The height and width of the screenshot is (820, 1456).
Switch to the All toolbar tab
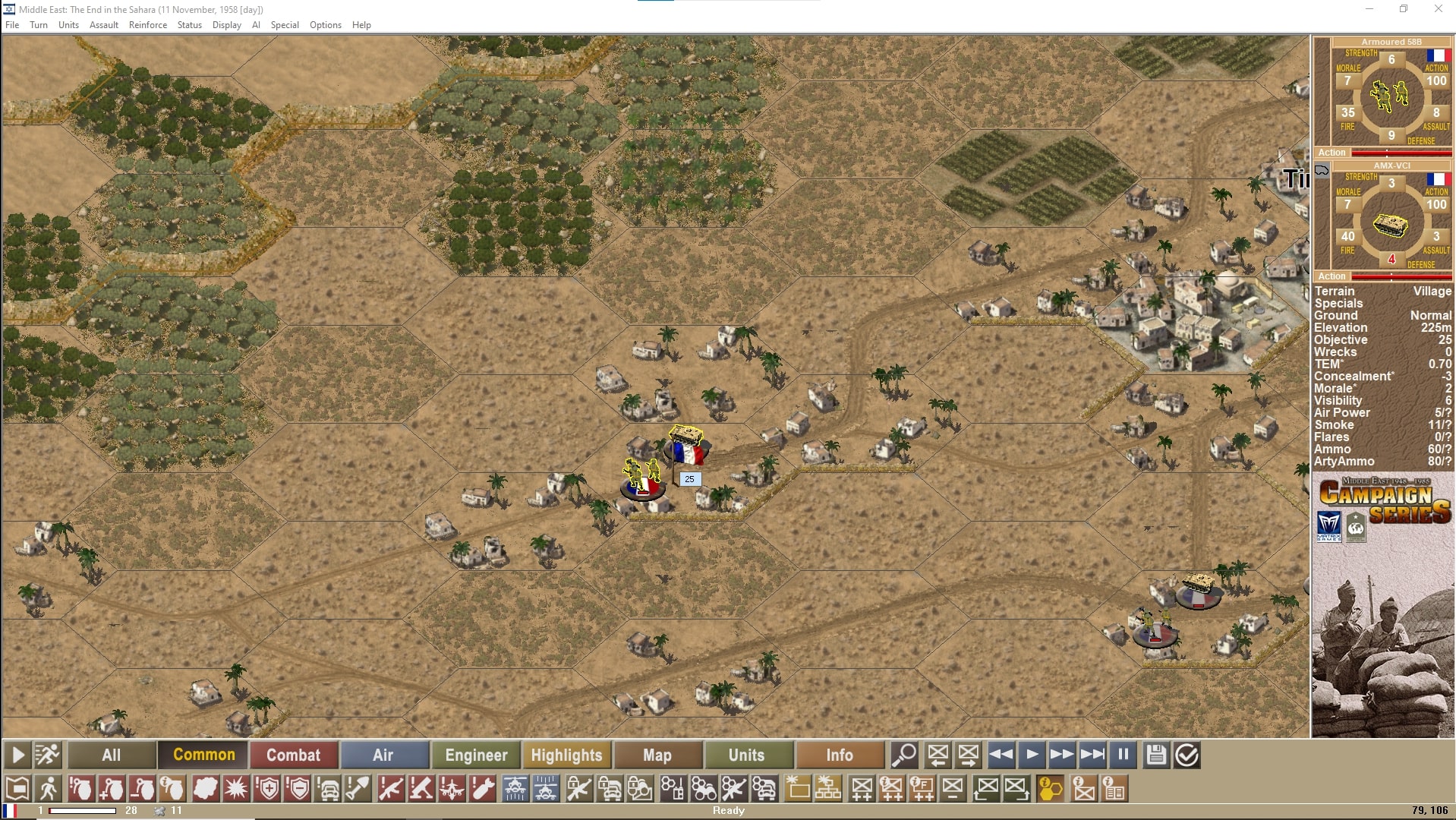coord(112,755)
